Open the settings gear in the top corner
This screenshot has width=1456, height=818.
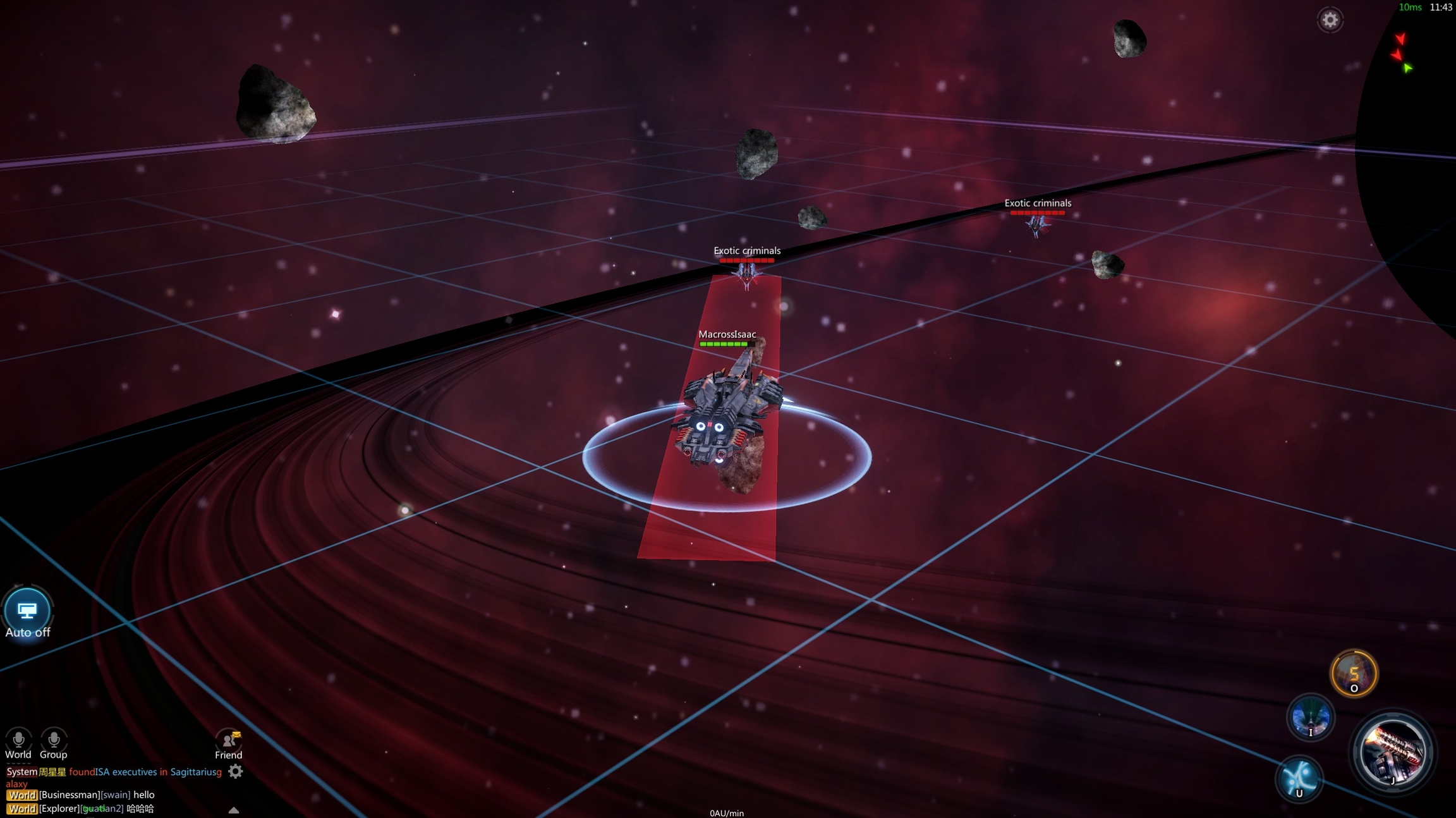[x=1330, y=20]
